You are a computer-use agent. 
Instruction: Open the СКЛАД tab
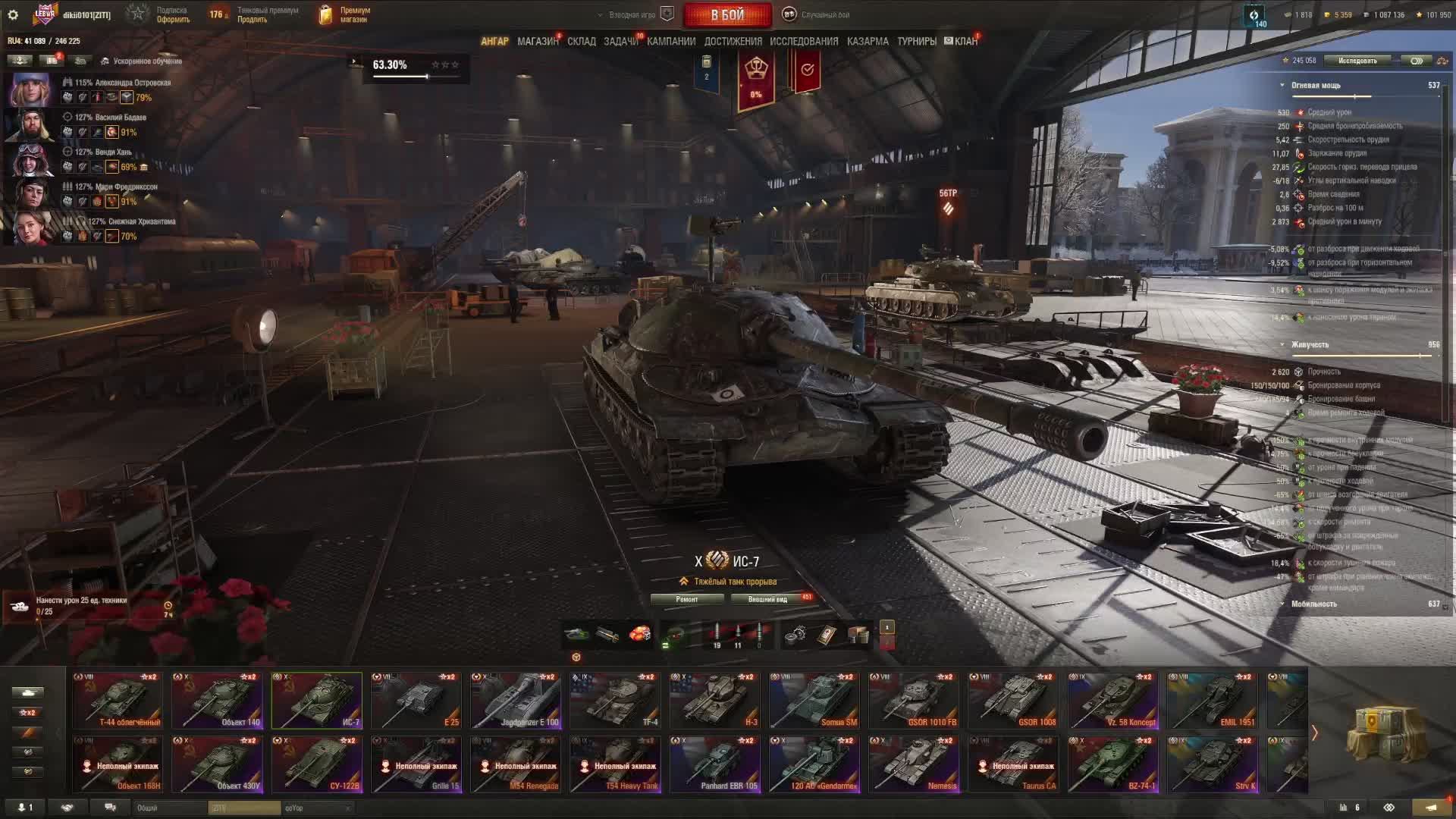(582, 42)
